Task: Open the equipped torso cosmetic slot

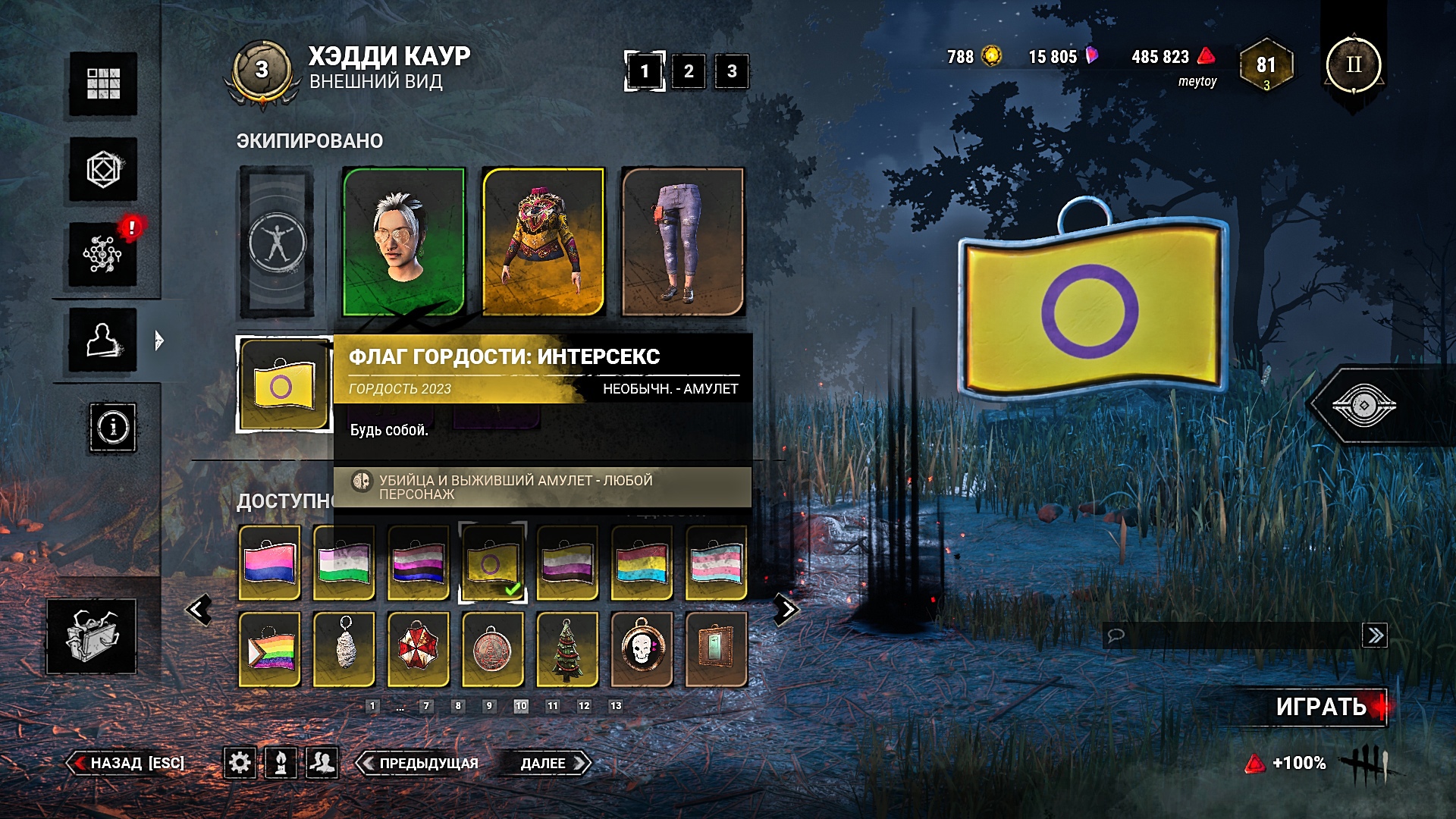Action: [x=543, y=241]
